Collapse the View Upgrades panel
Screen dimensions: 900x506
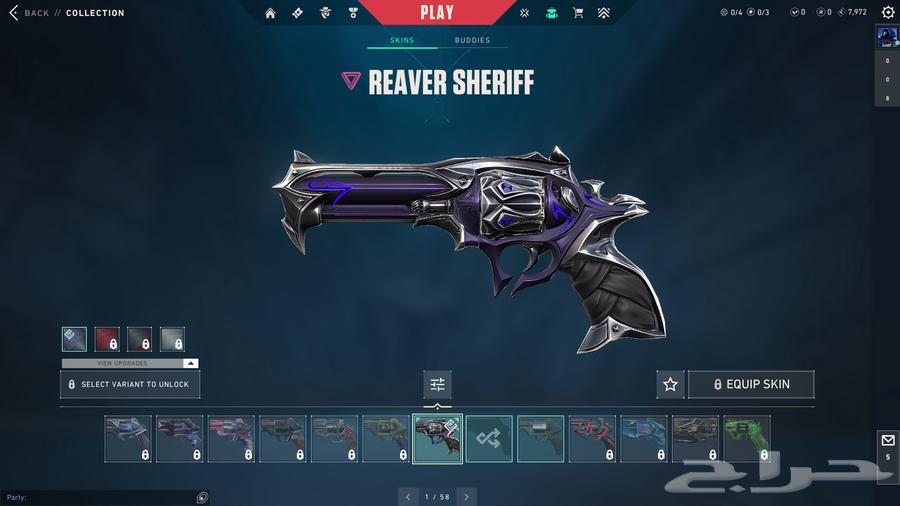[x=190, y=363]
